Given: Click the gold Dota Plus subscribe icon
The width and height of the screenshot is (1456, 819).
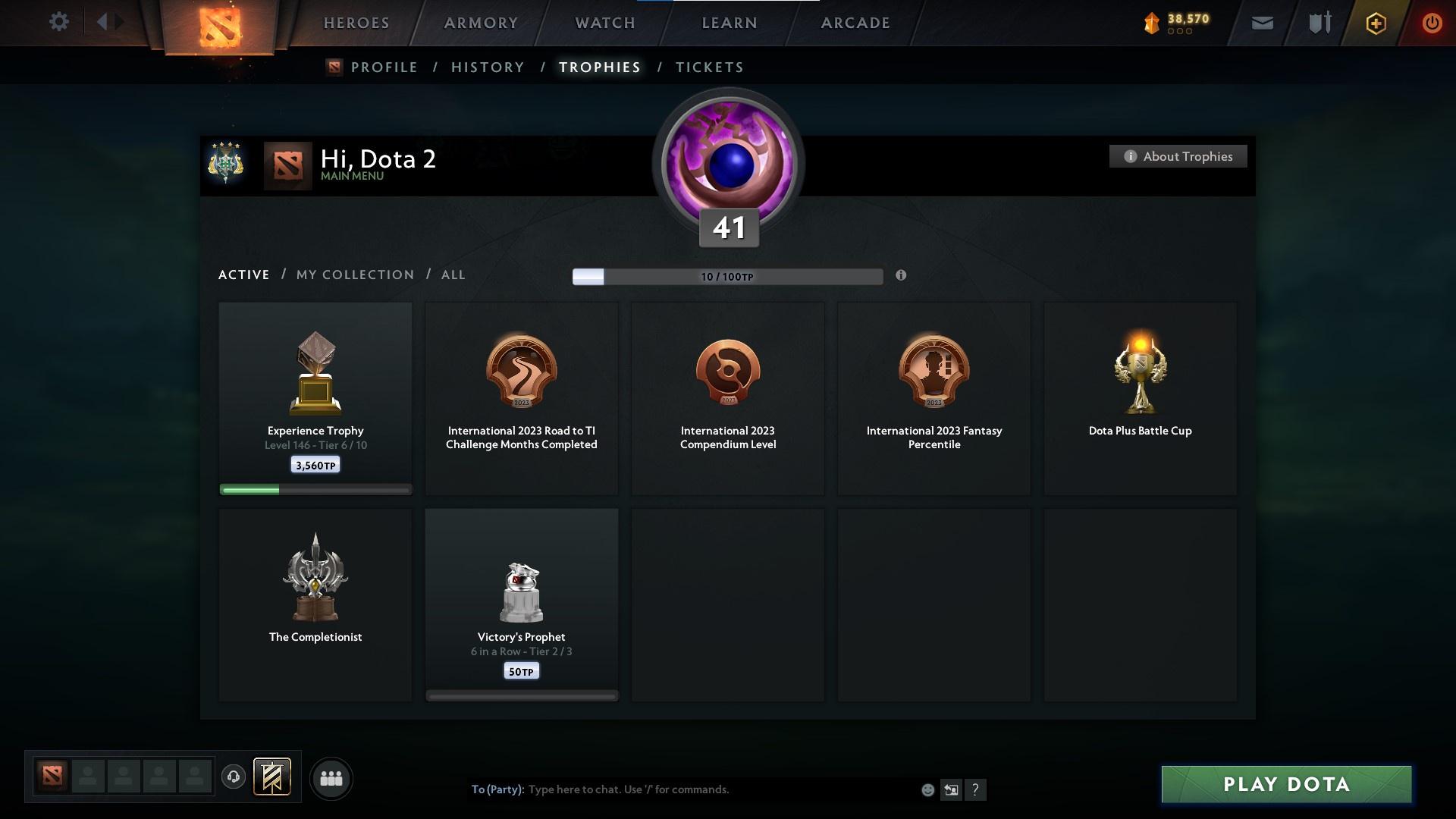Looking at the screenshot, I should 1375,23.
